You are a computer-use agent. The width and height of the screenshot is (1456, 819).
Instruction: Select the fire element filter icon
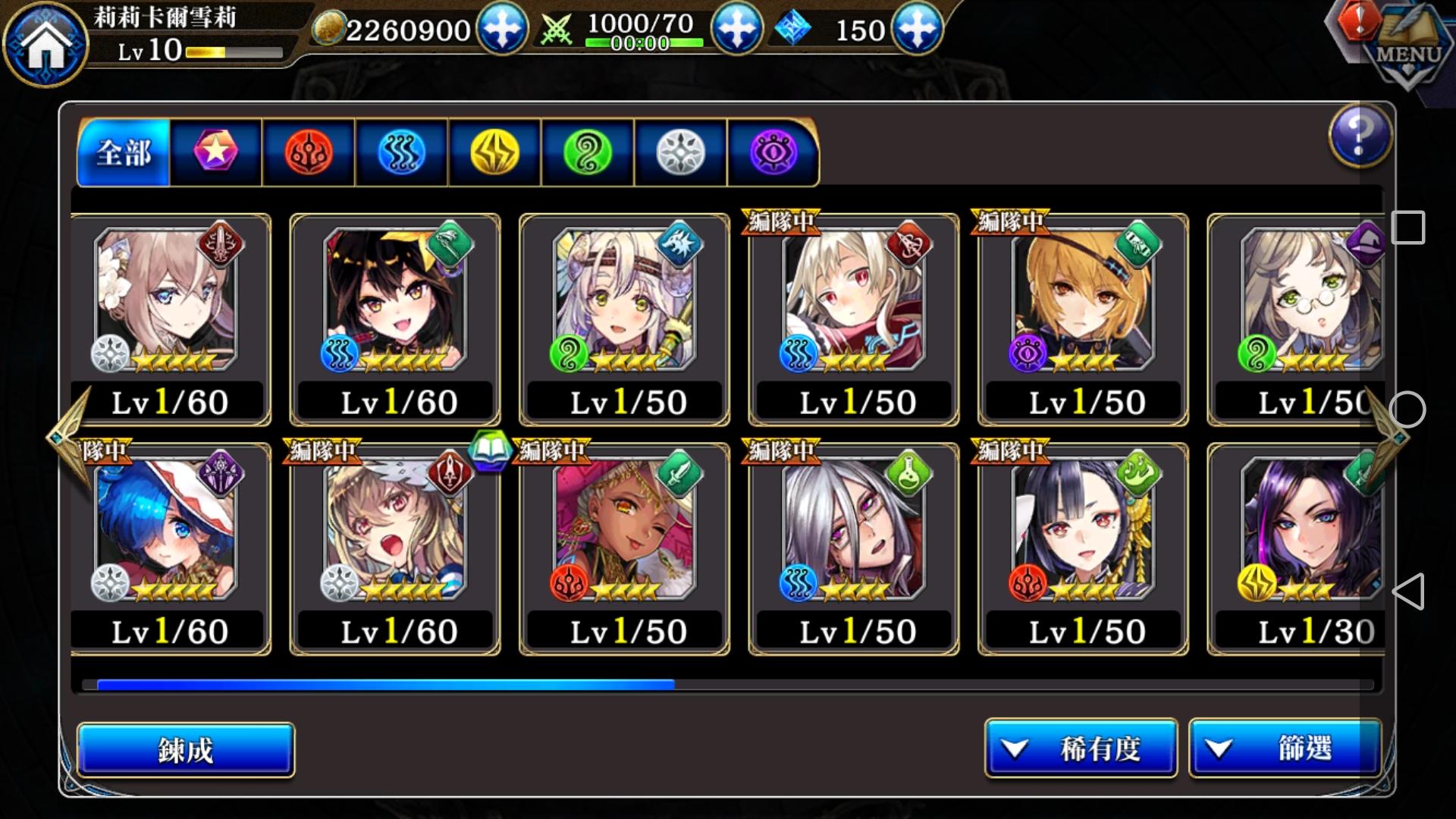[309, 152]
